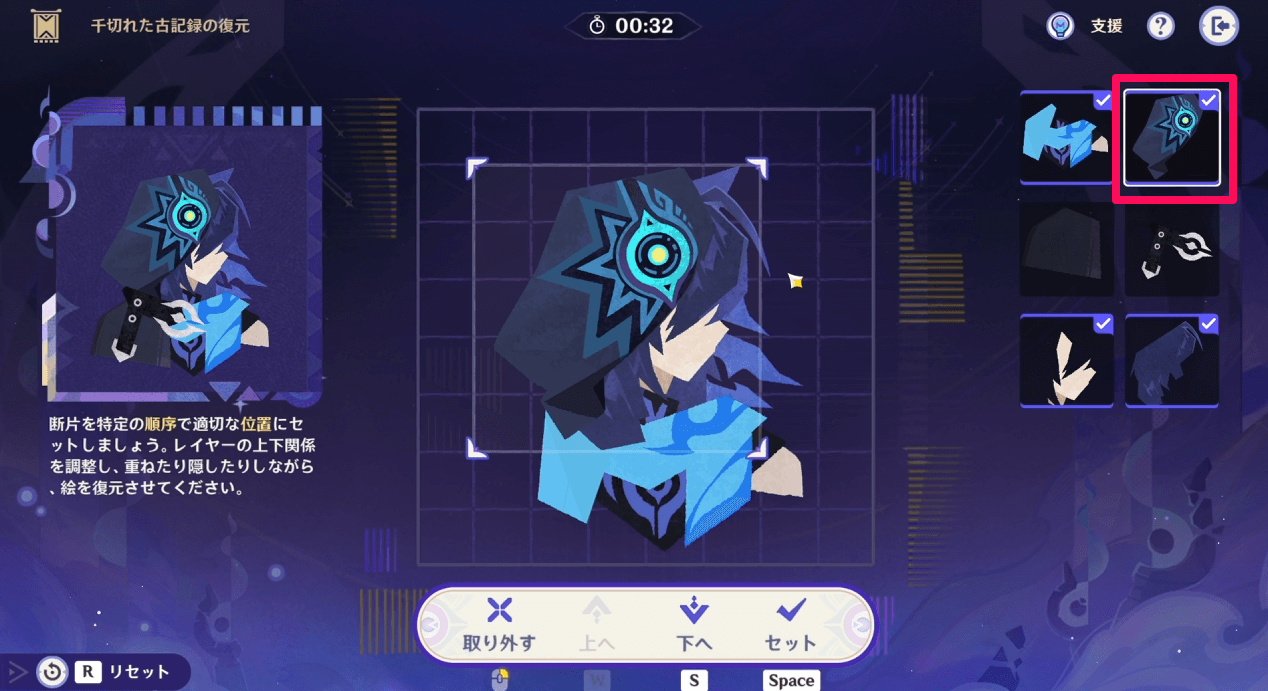Screen dimensions: 1268x691
Task: Select the pale face shard fragment
Action: click(x=1066, y=361)
